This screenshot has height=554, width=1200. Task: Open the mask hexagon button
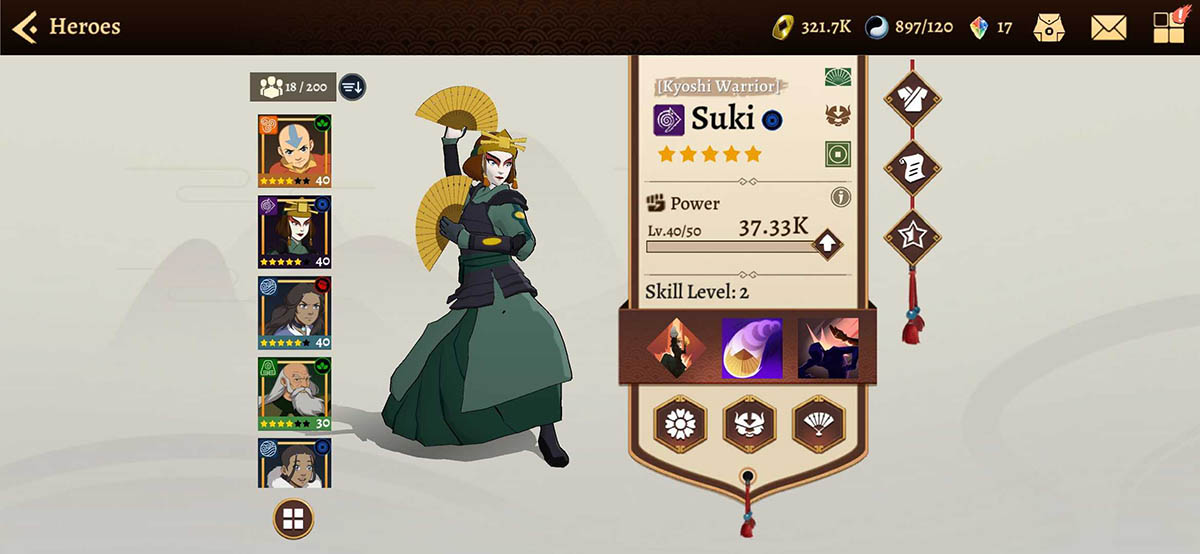[749, 423]
